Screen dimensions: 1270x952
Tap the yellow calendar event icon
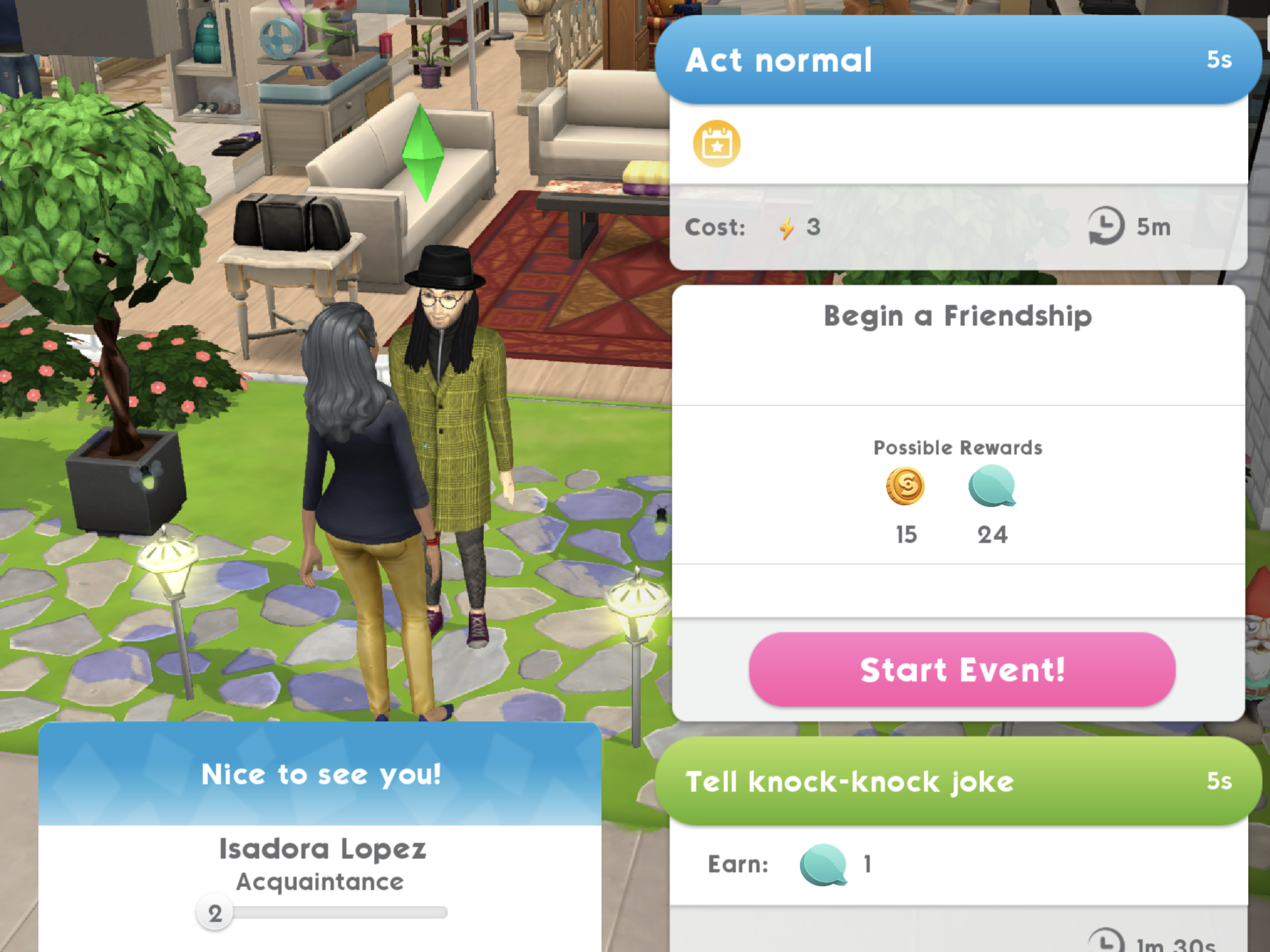[x=717, y=143]
